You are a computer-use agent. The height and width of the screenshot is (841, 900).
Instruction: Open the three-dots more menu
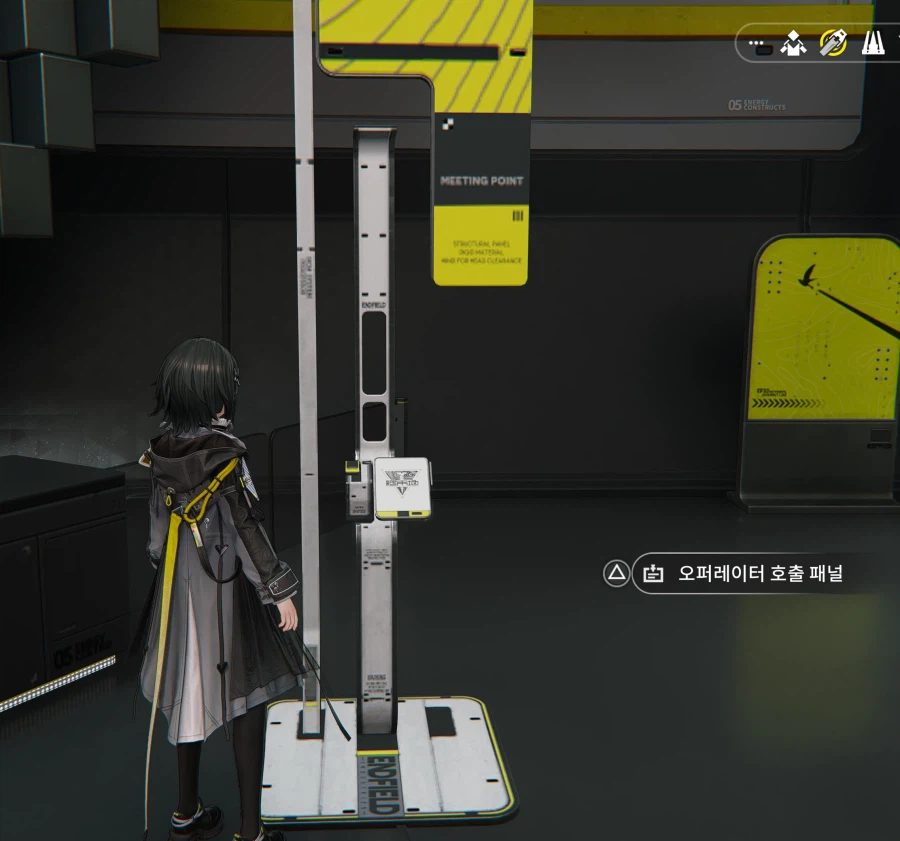(x=761, y=44)
